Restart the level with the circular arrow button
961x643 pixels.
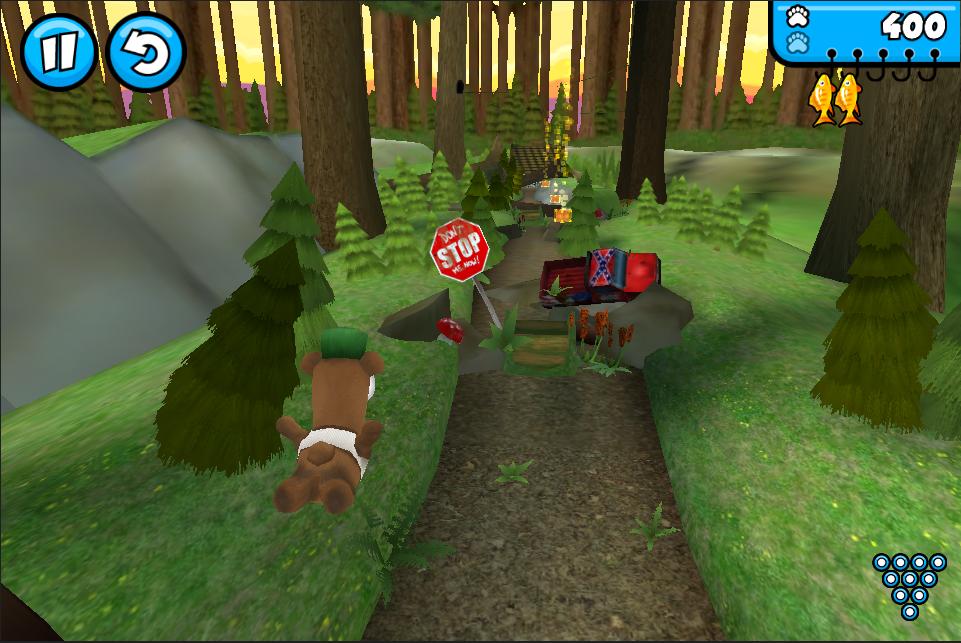(x=145, y=51)
